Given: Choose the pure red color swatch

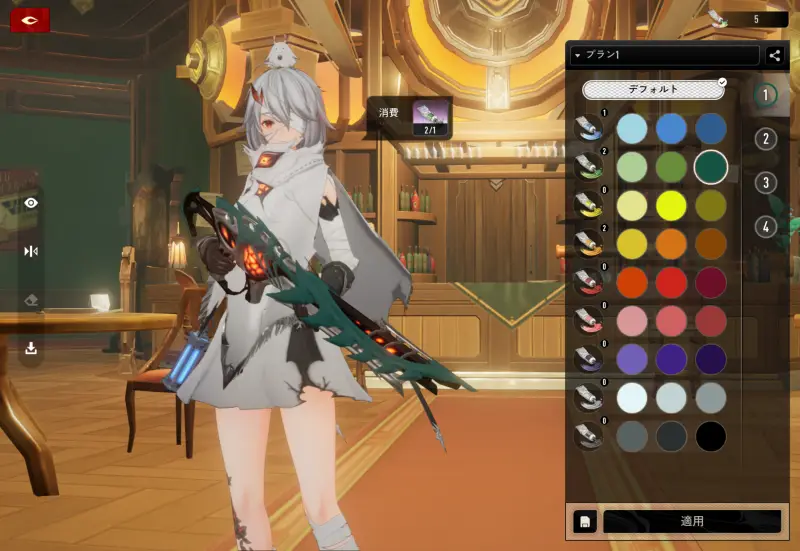Looking at the screenshot, I should pos(671,282).
